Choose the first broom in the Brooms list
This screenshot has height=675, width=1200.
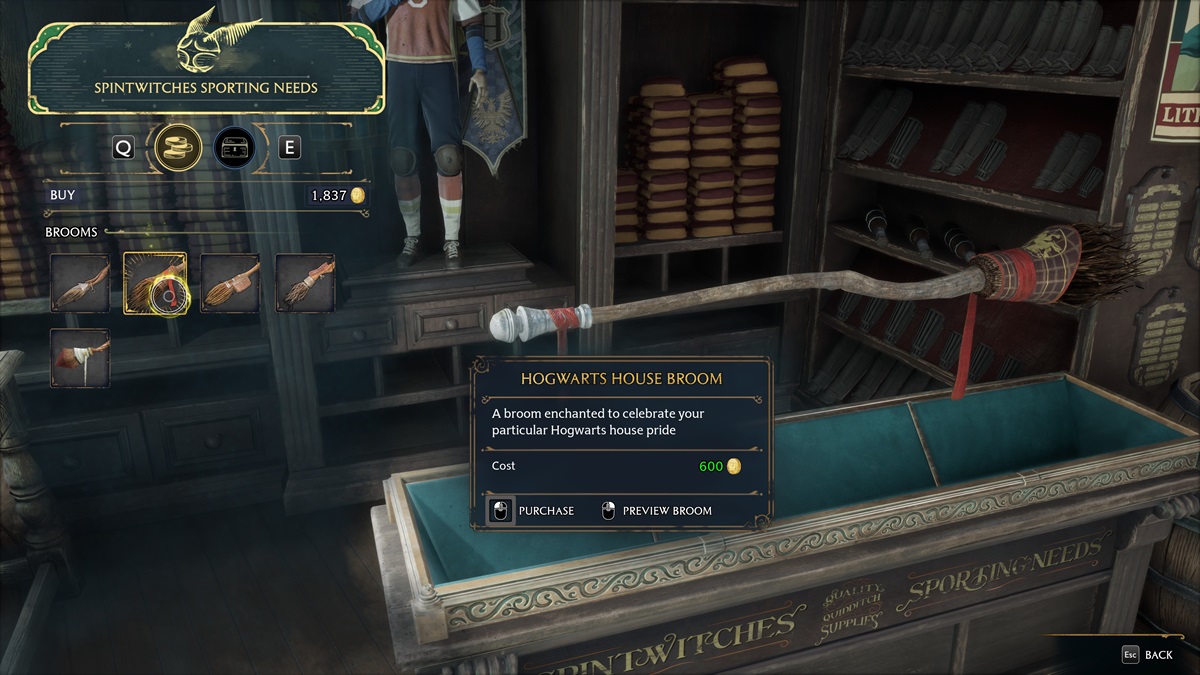(x=80, y=283)
